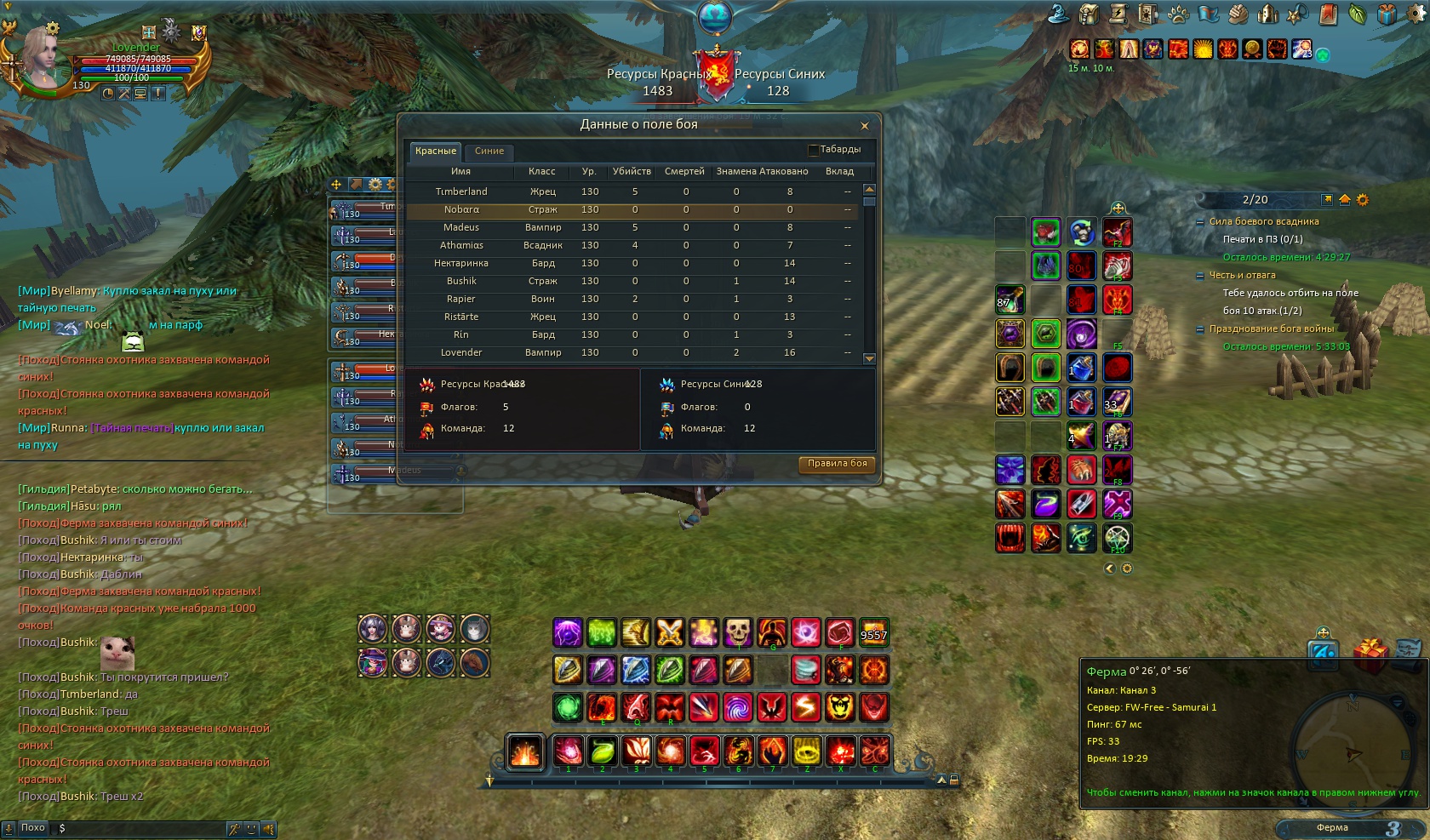The image size is (1430, 840).
Task: Select the Красные team tab
Action: tap(436, 151)
